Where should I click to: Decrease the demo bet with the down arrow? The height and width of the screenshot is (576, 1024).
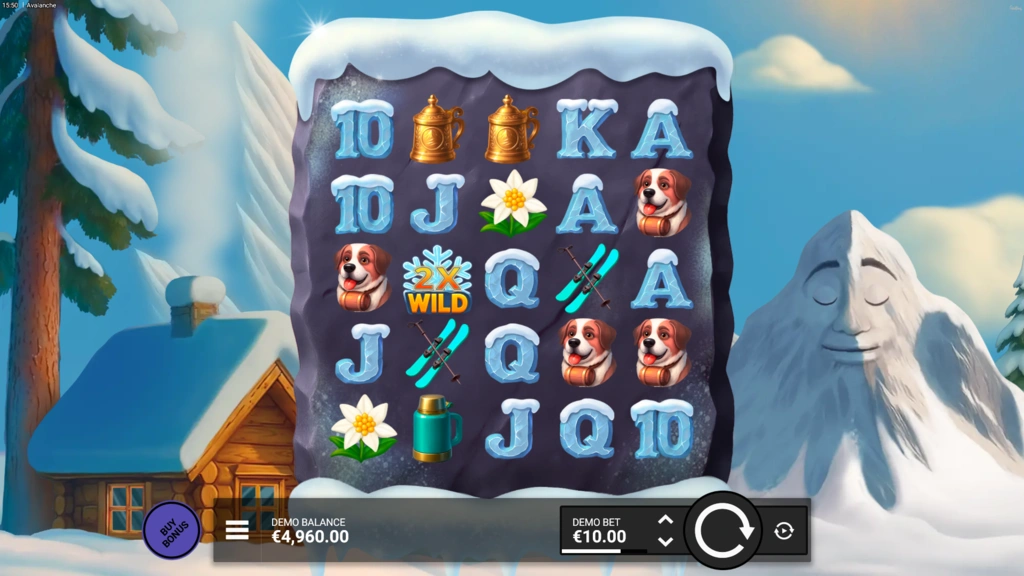click(x=665, y=541)
